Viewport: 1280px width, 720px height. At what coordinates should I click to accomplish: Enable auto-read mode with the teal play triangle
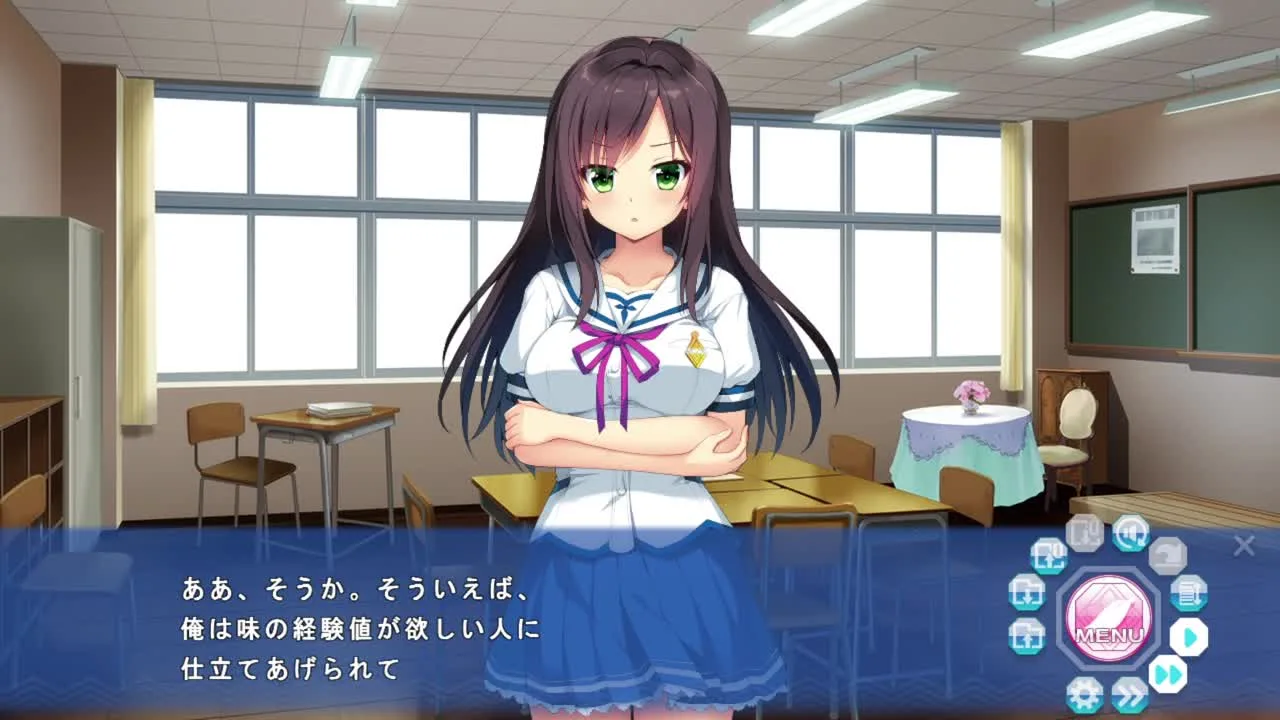pyautogui.click(x=1189, y=635)
